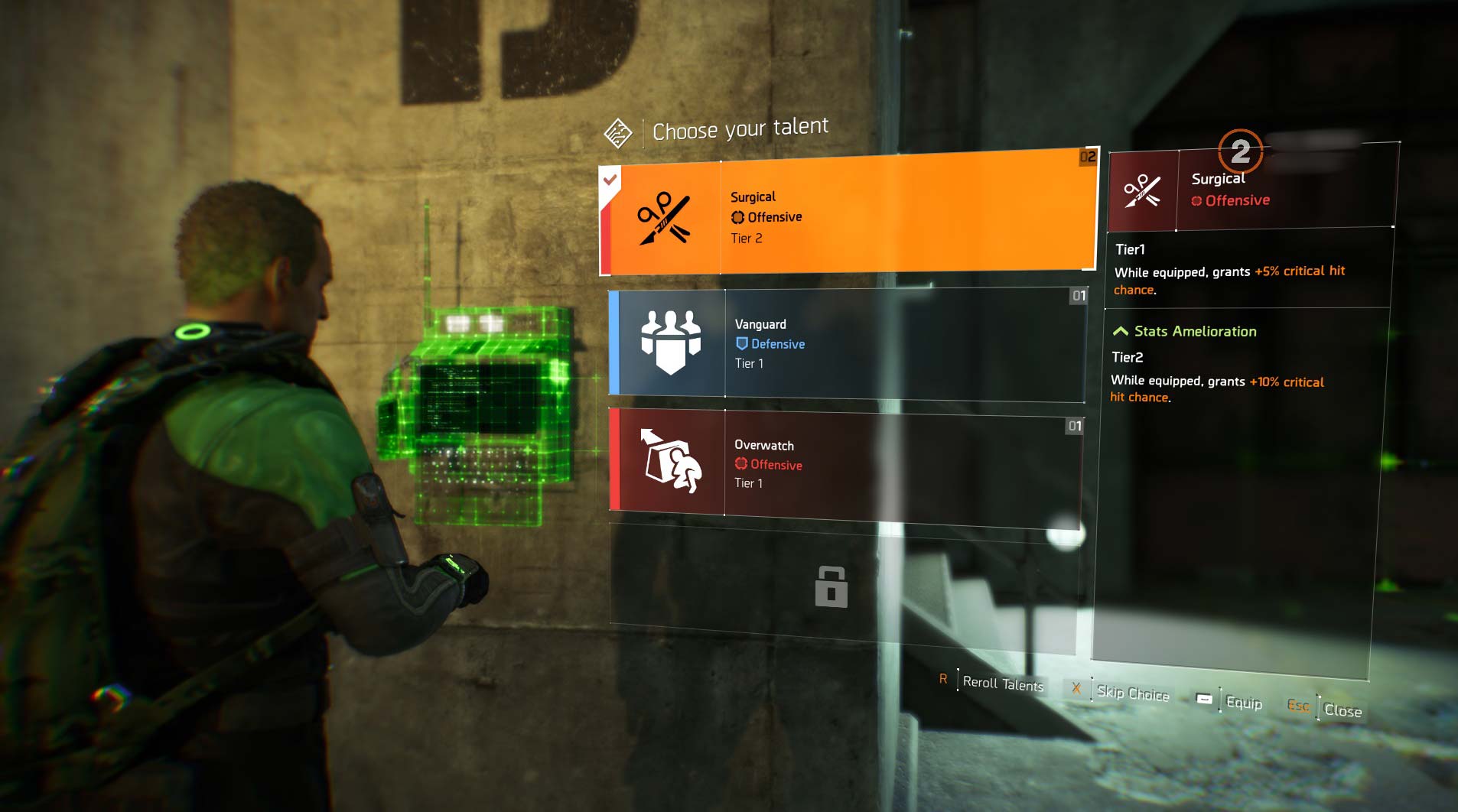Select the Surgical offensive talent card
This screenshot has height=812, width=1458.
[x=849, y=216]
